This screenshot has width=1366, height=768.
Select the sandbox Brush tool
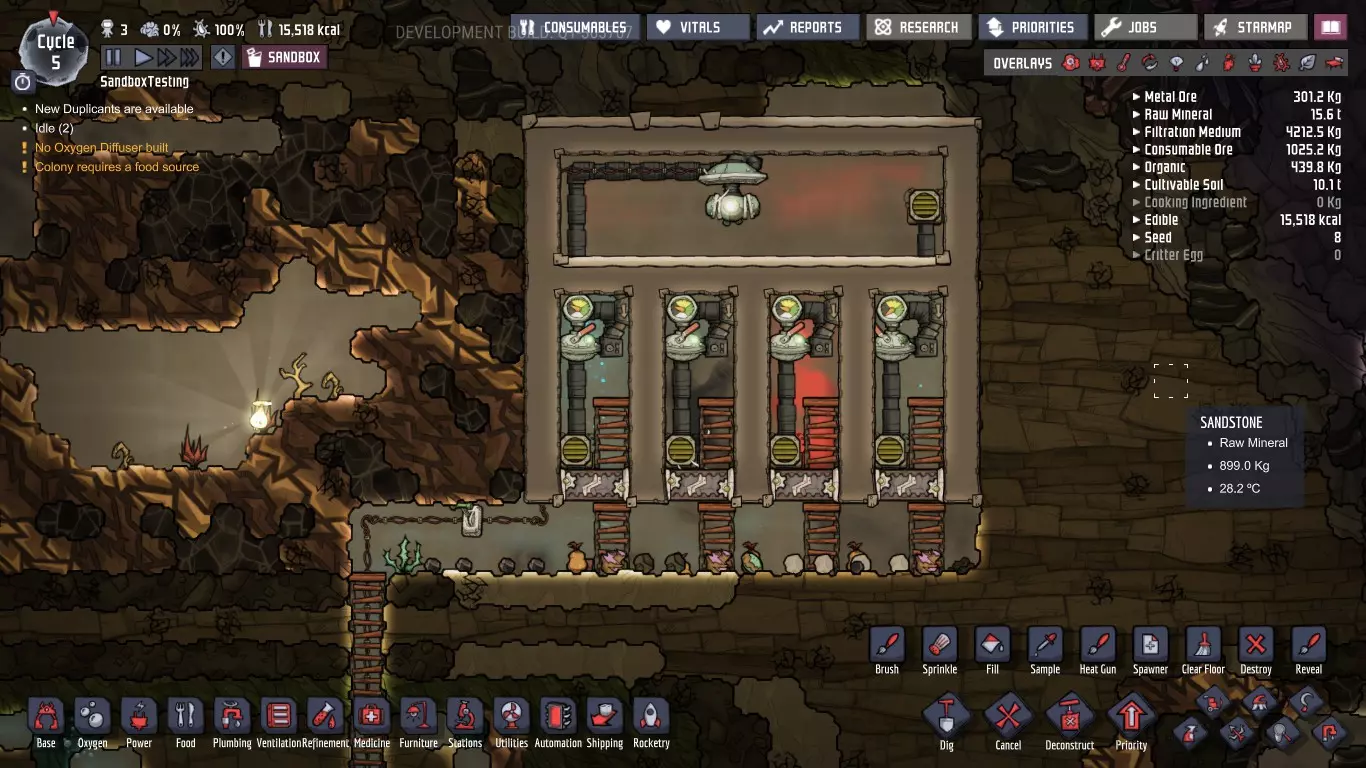(887, 650)
